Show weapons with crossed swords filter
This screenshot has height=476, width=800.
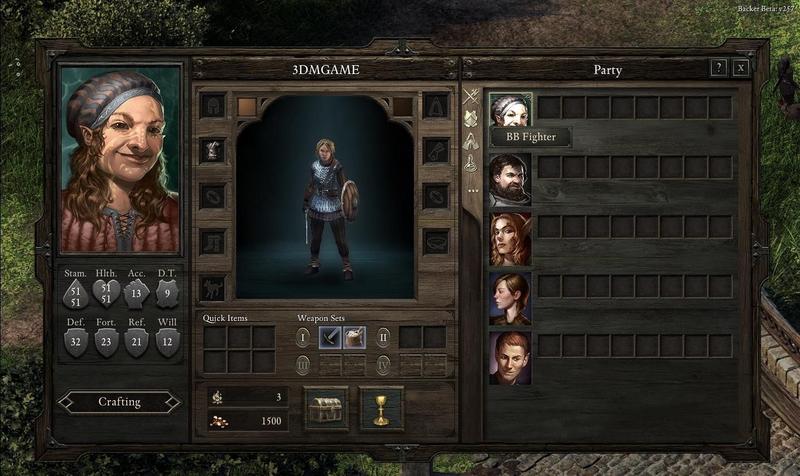pyautogui.click(x=471, y=97)
